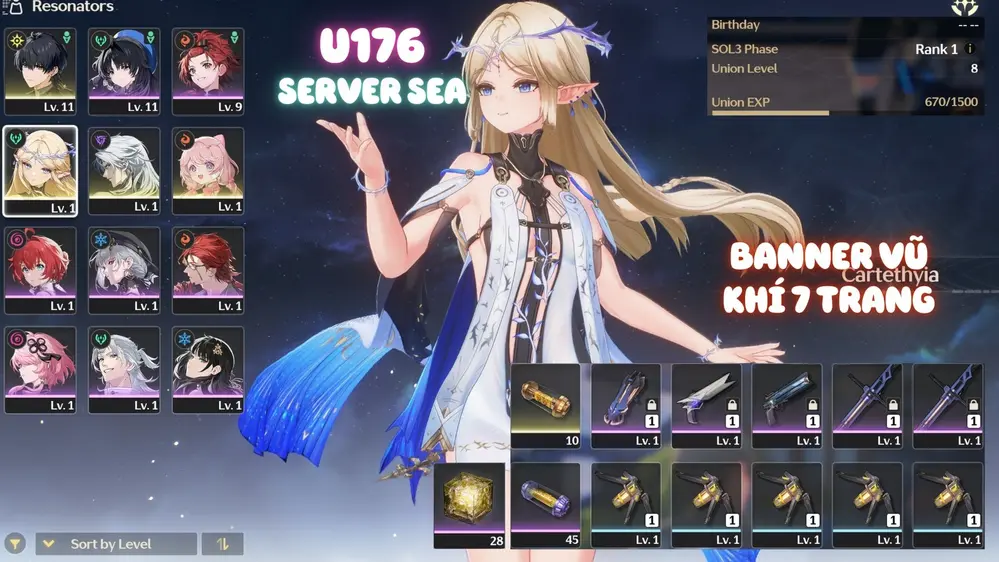Select the Cartethyia resonator portrait
This screenshot has height=562, width=999.
coord(40,170)
